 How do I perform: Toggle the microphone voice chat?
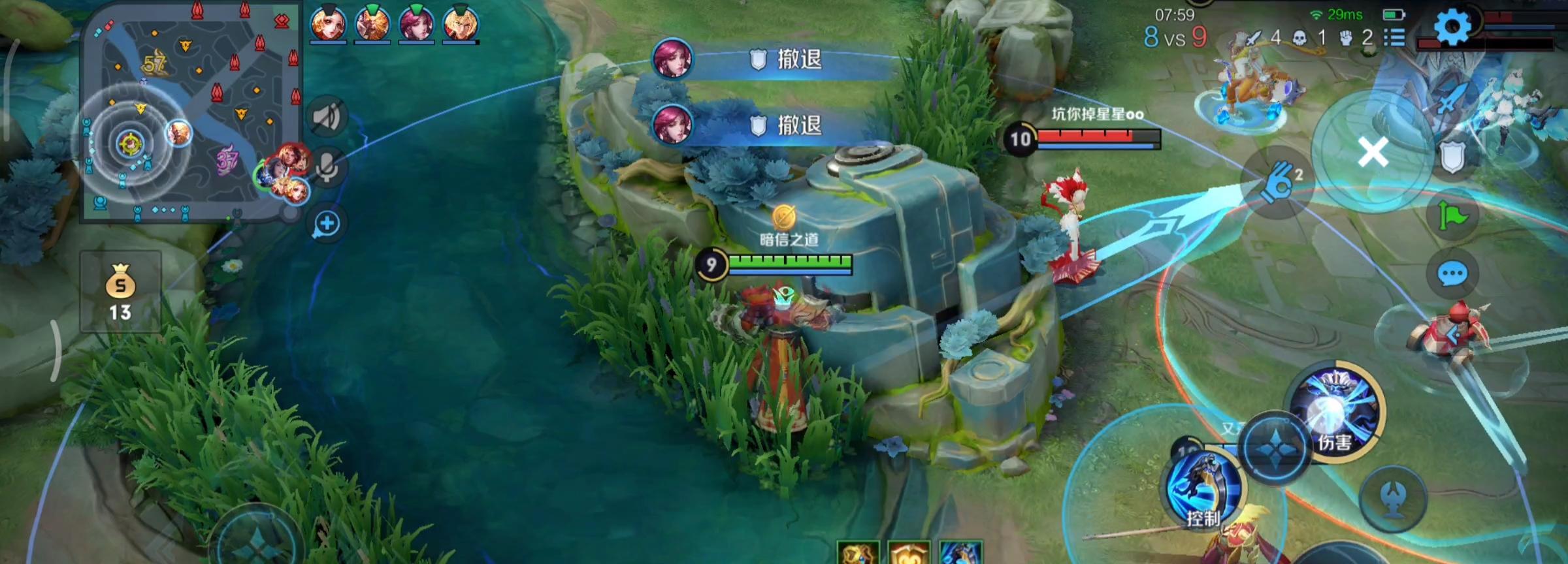327,168
